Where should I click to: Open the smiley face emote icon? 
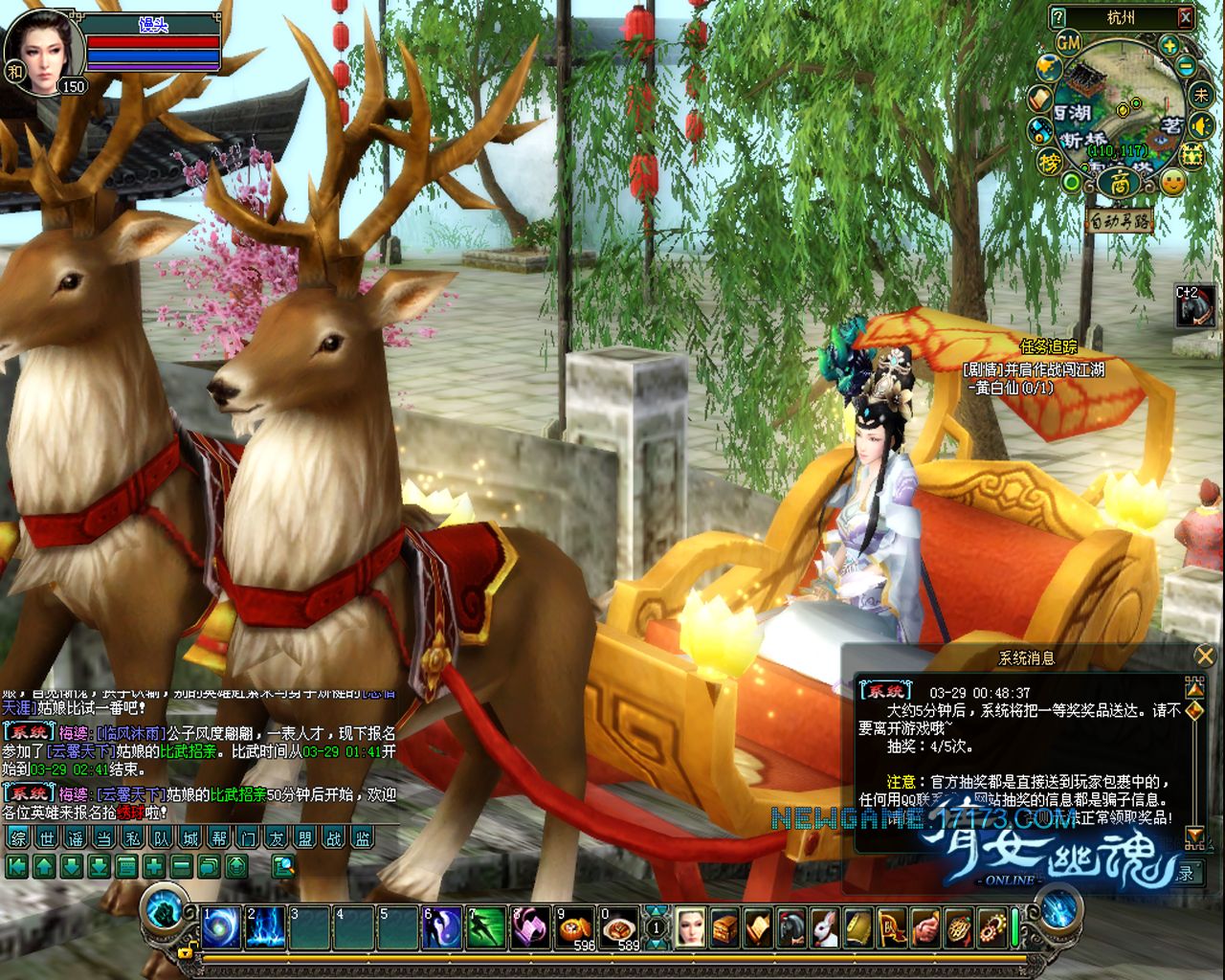1173,181
